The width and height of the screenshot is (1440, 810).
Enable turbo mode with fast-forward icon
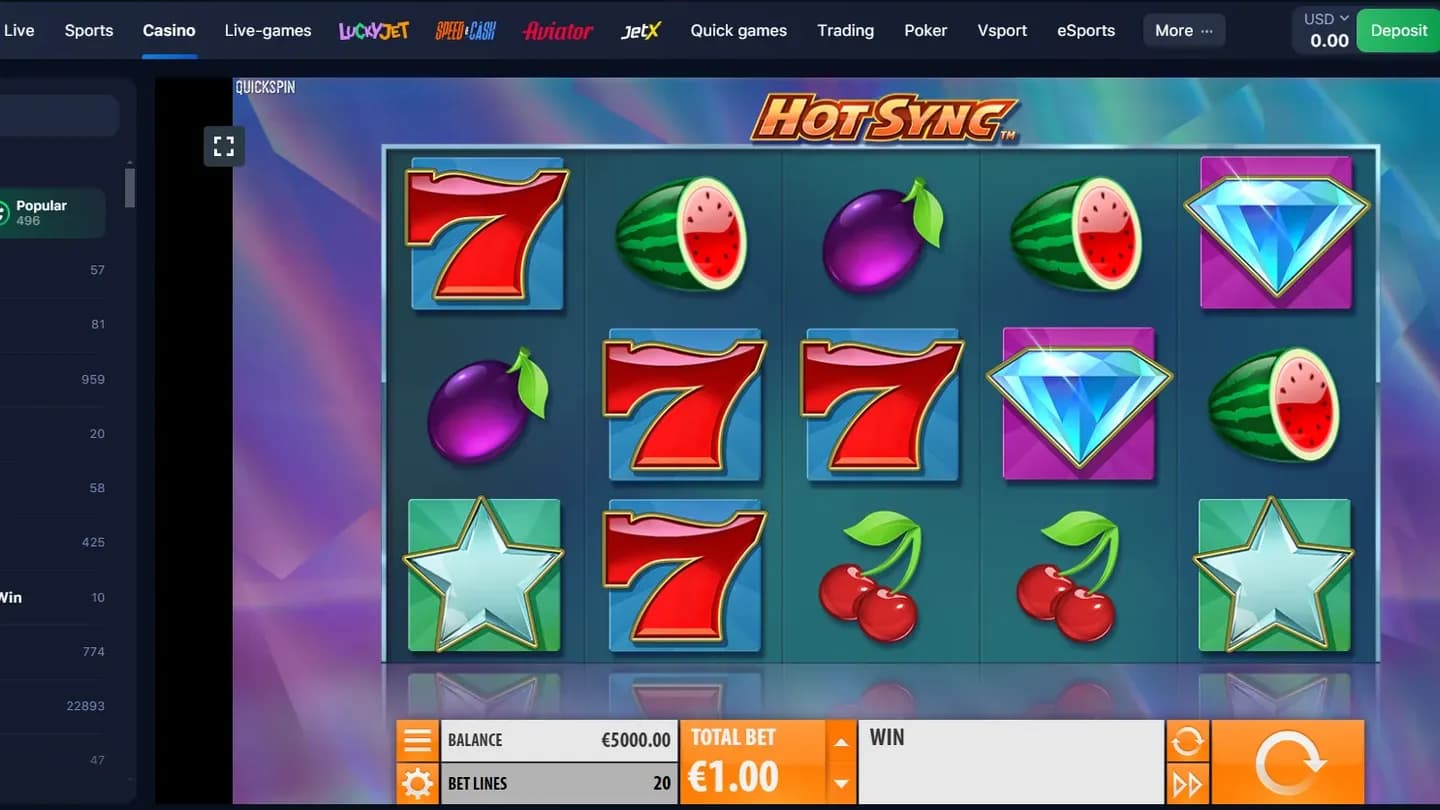point(1187,784)
